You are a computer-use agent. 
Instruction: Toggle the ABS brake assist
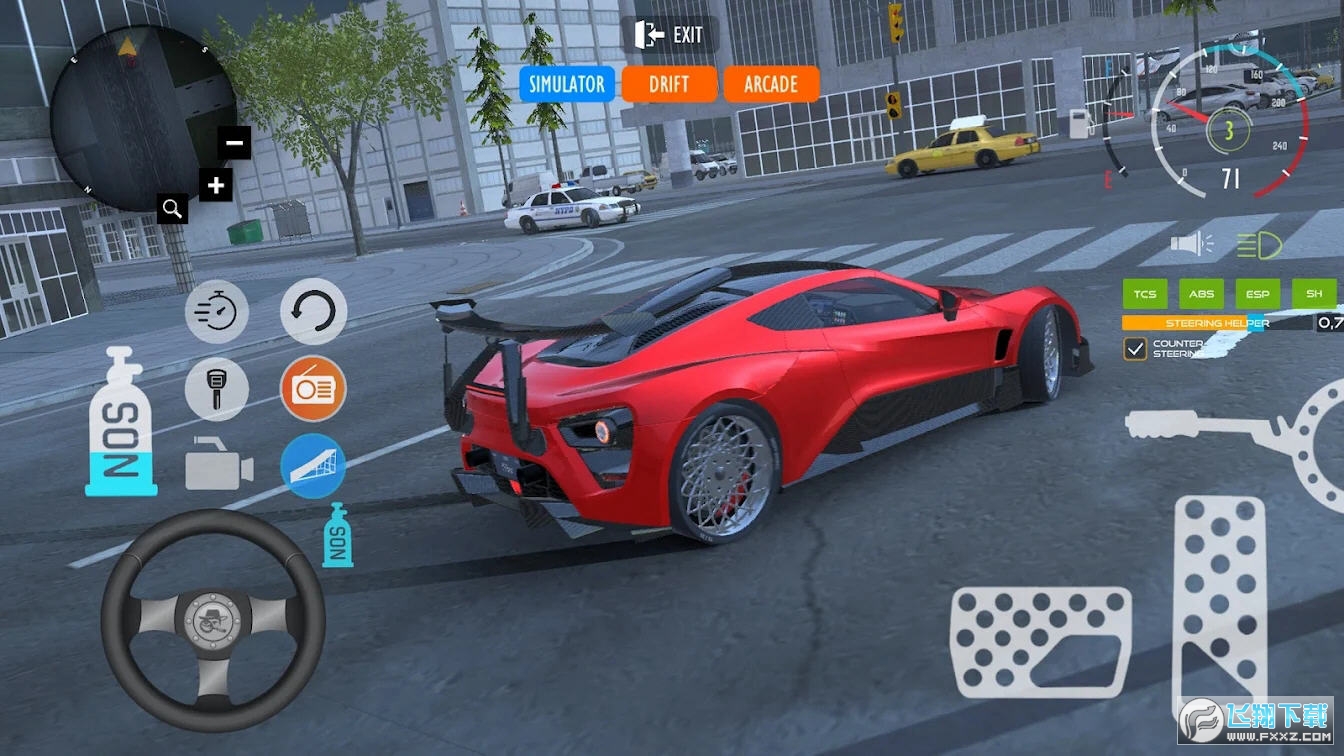[x=1201, y=294]
